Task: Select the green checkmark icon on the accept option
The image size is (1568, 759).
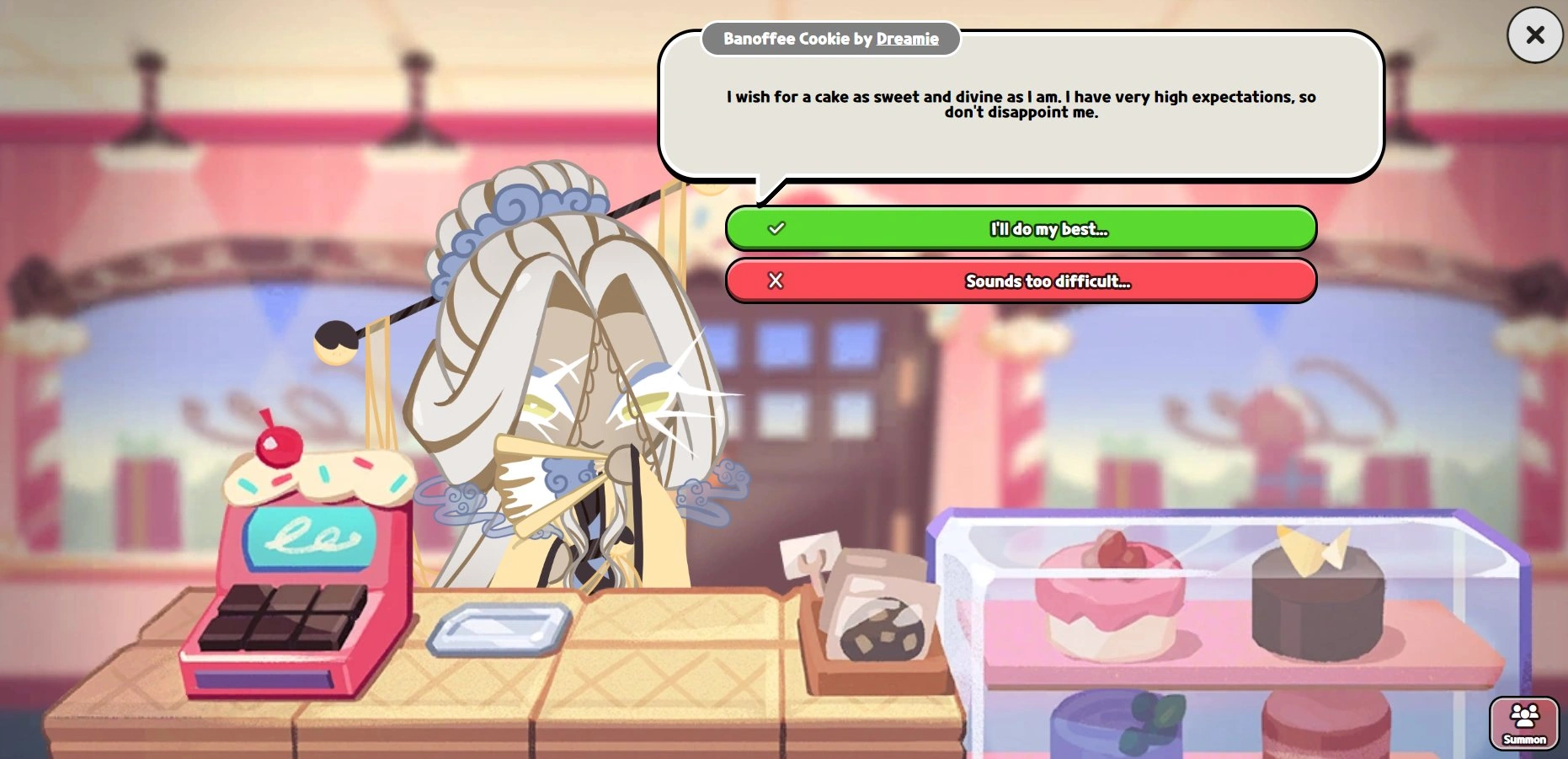Action: (x=776, y=227)
